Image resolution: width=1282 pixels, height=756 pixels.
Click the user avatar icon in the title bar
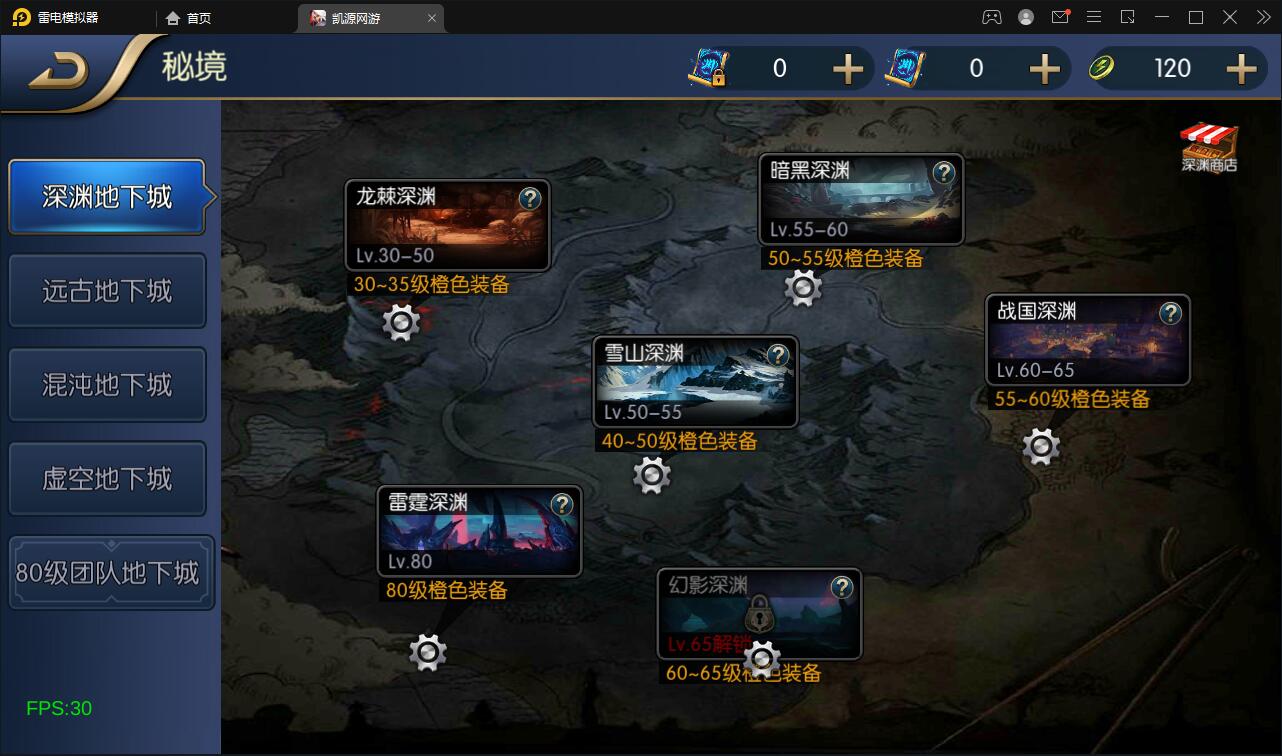point(1026,16)
